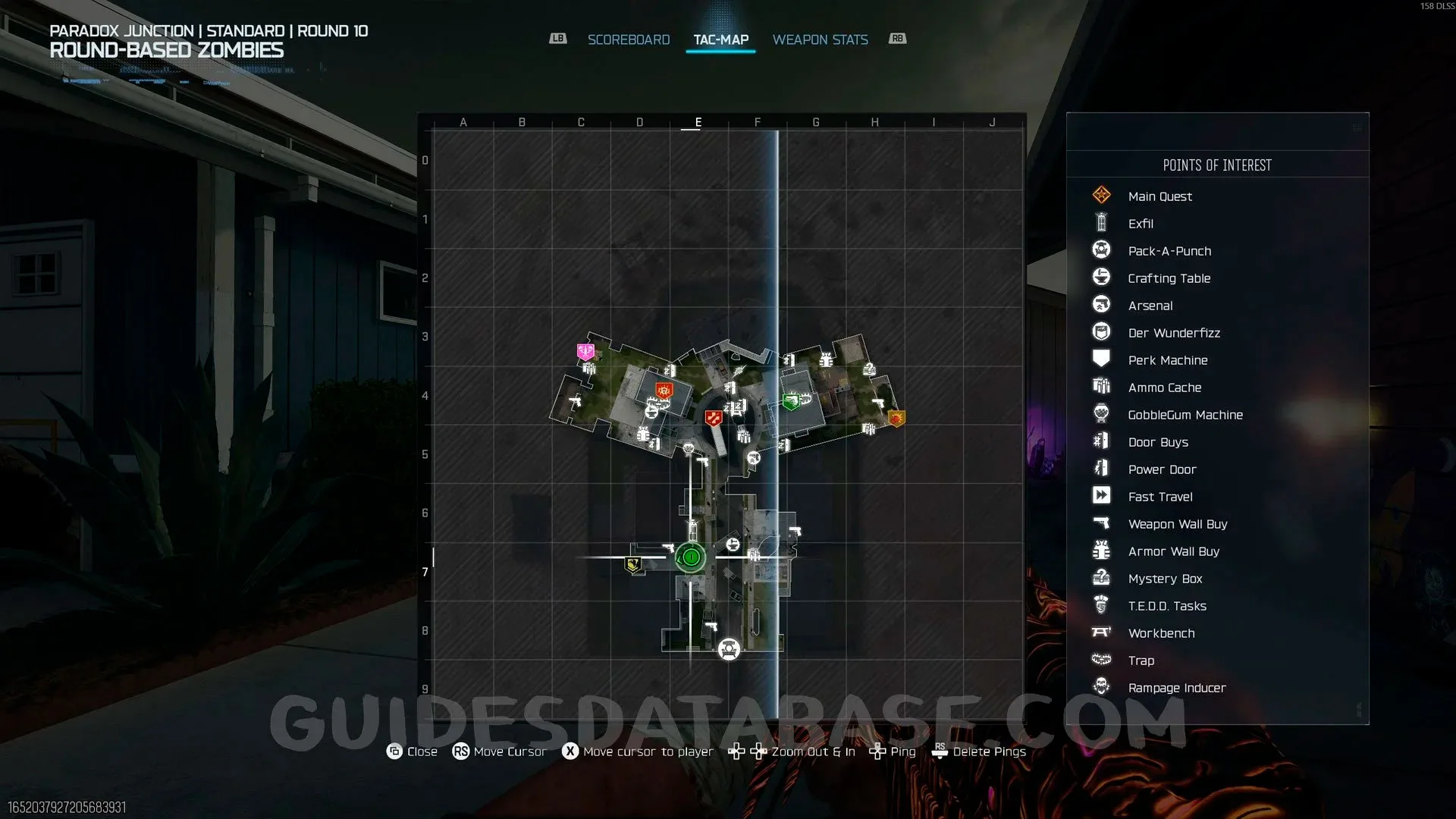The width and height of the screenshot is (1456, 819).
Task: Open the Weapon Stats tab
Action: 820,39
